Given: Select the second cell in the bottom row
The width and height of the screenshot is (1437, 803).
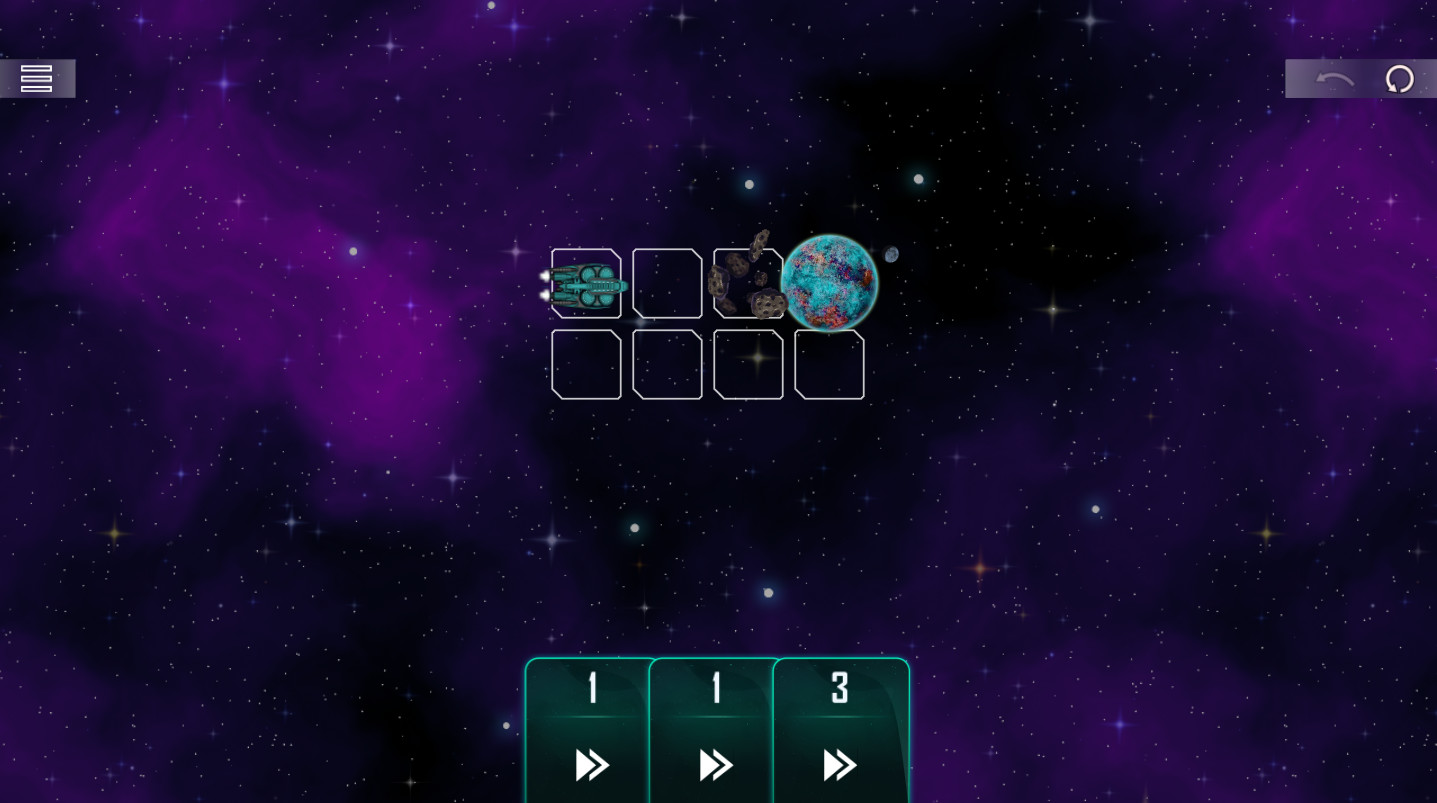Looking at the screenshot, I should (x=667, y=364).
